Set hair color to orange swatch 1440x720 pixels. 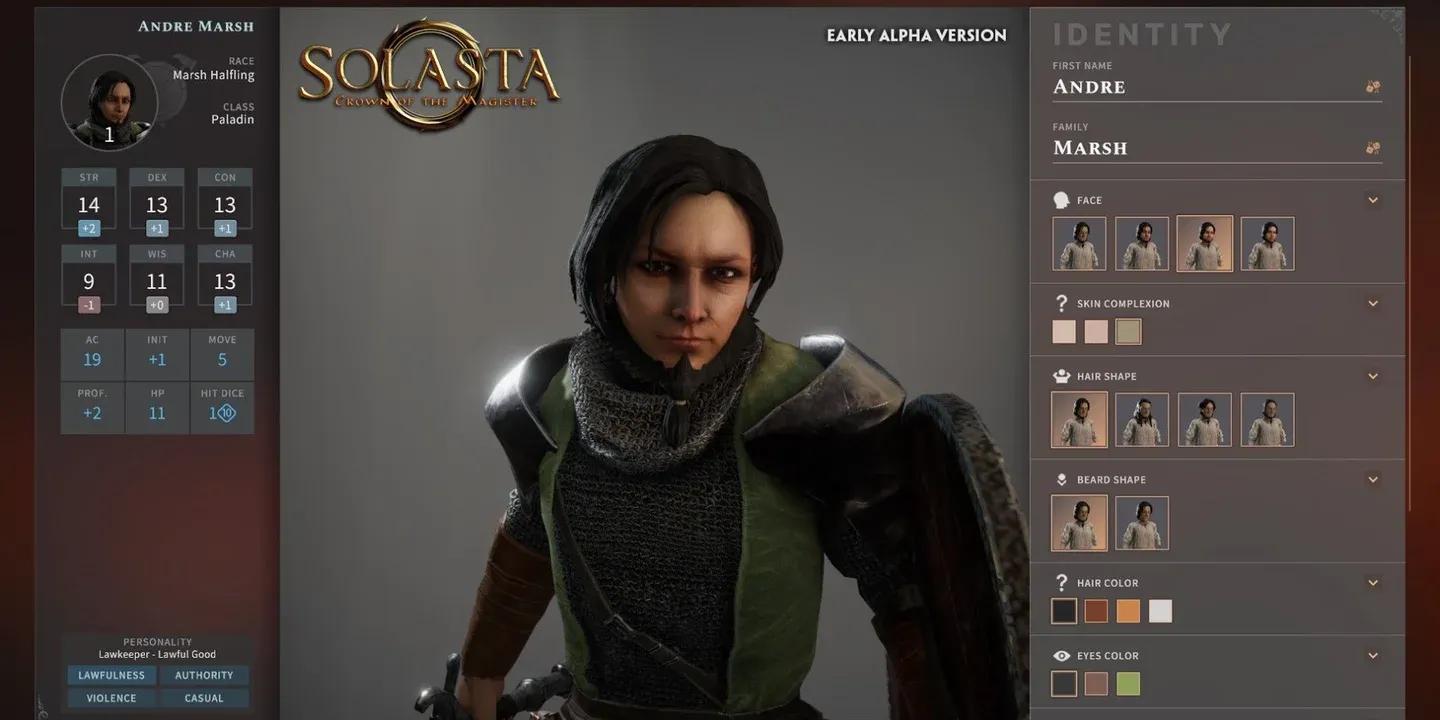pyautogui.click(x=1128, y=611)
